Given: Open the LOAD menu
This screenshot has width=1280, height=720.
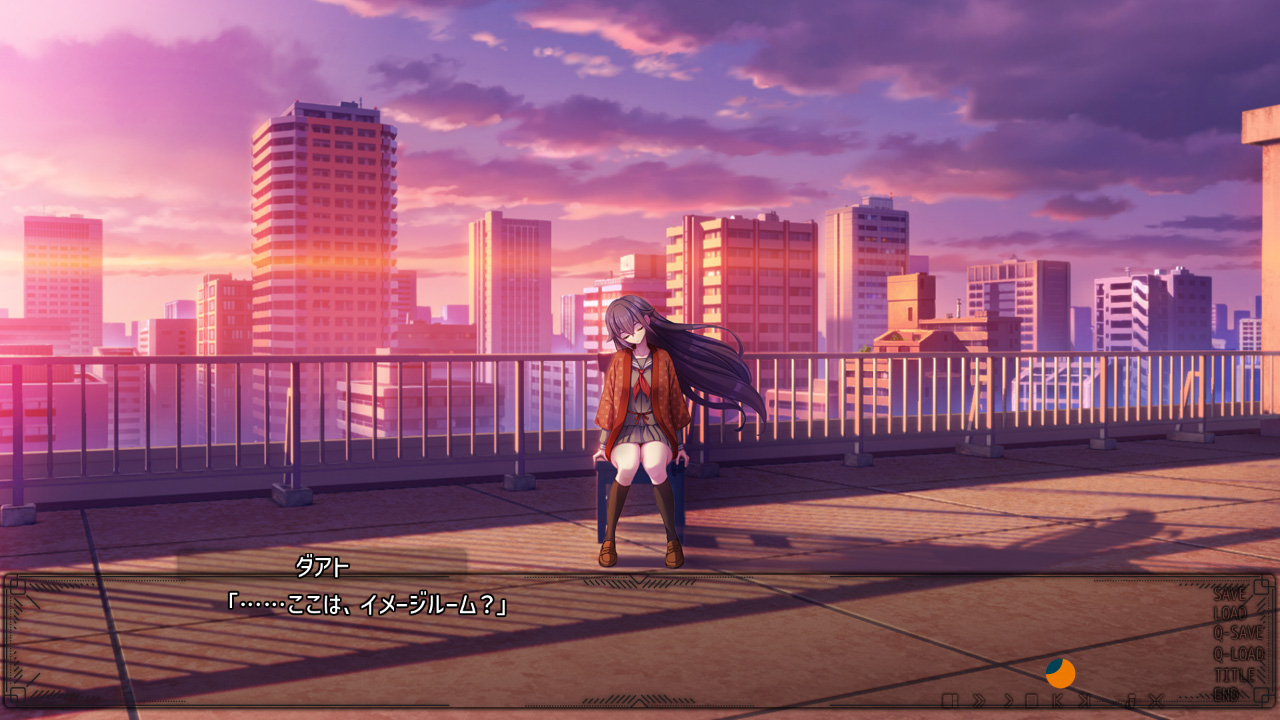Looking at the screenshot, I should pos(1230,613).
